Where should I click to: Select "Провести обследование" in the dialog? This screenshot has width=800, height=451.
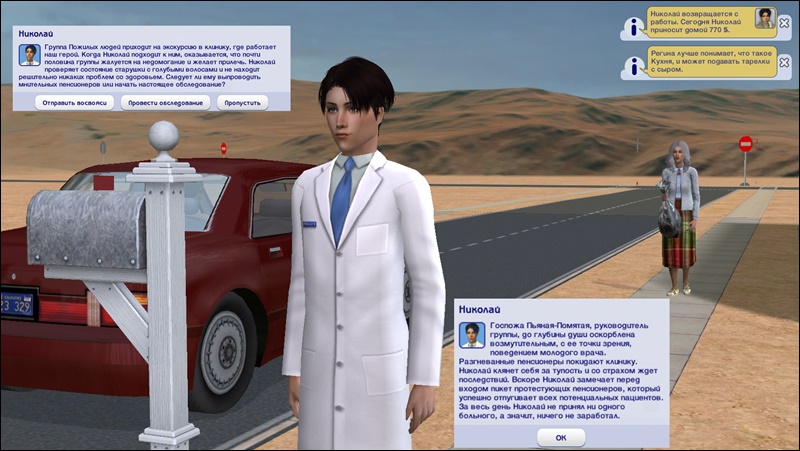[x=163, y=102]
